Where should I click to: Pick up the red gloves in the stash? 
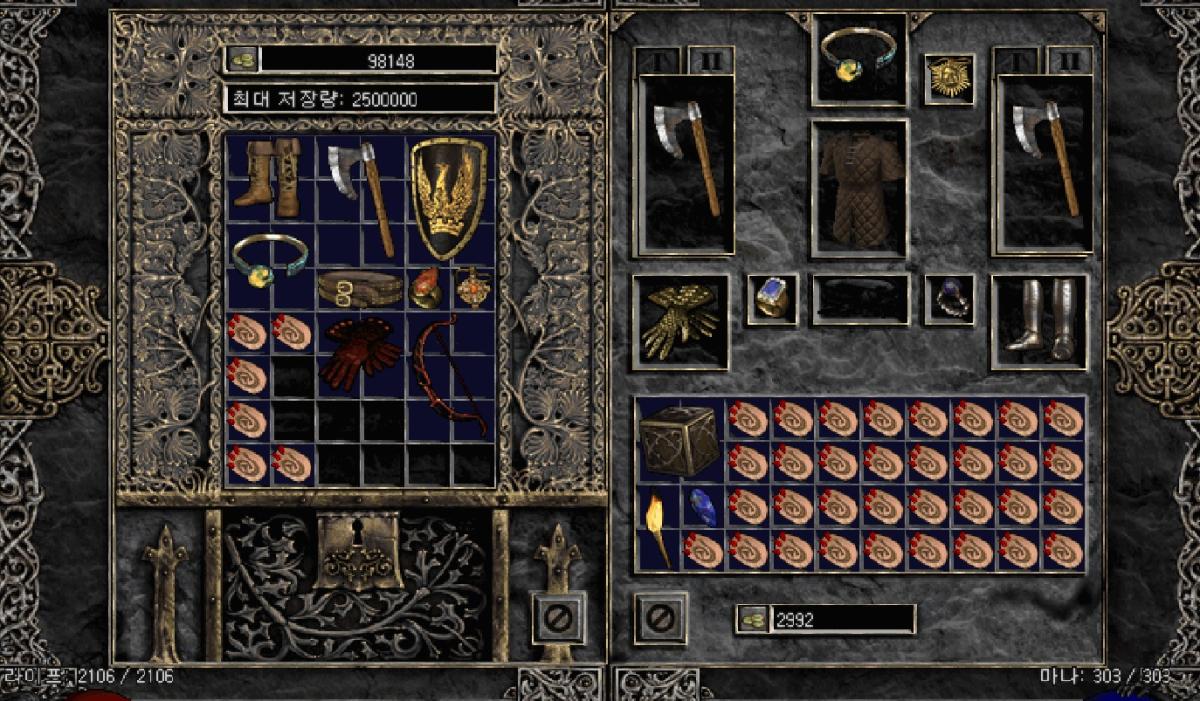(360, 354)
